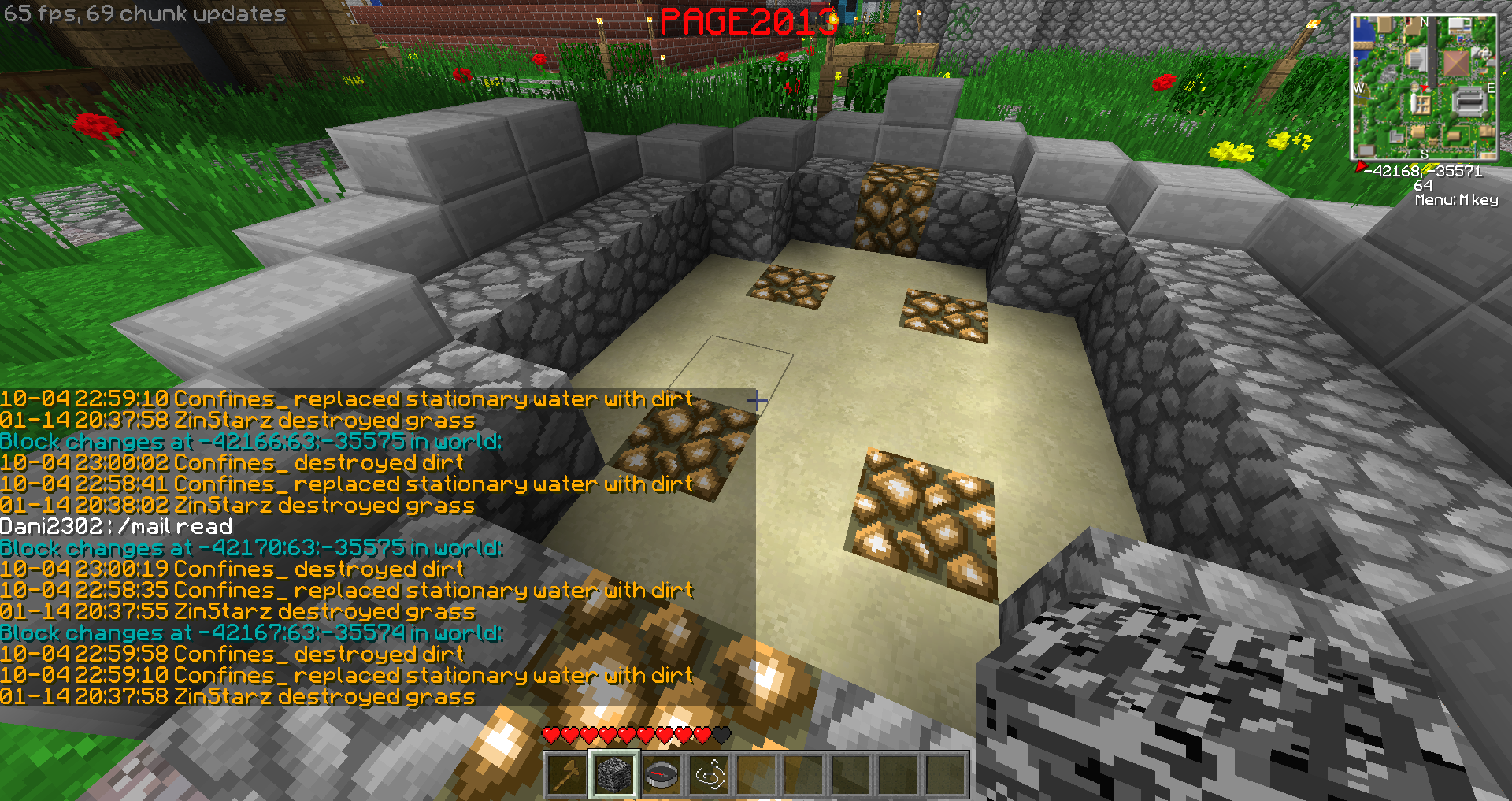
Task: Select the compass hotbar slot
Action: 661,776
